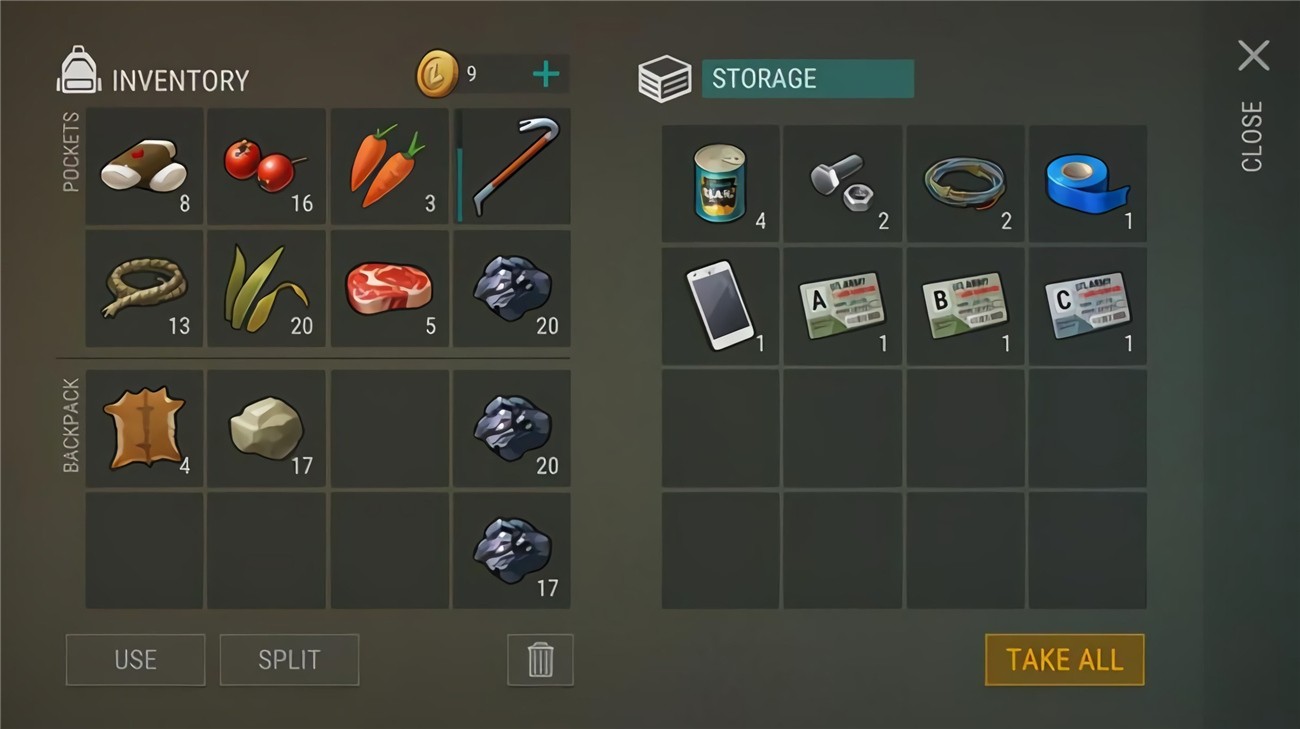
Task: Select the rope in pockets
Action: [143, 289]
